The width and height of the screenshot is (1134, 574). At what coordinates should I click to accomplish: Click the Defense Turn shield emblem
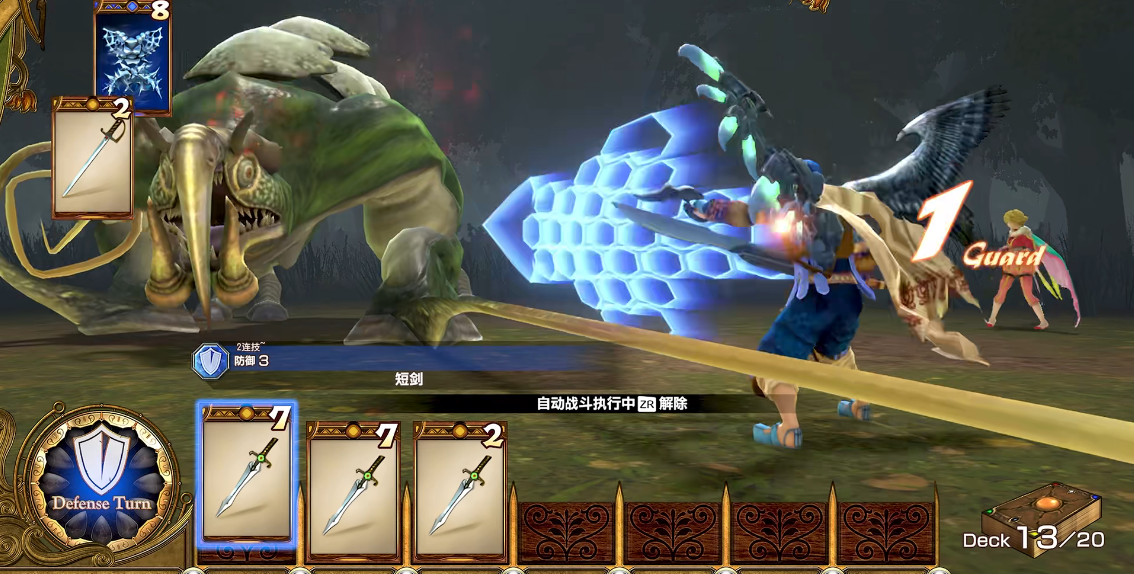[x=101, y=484]
